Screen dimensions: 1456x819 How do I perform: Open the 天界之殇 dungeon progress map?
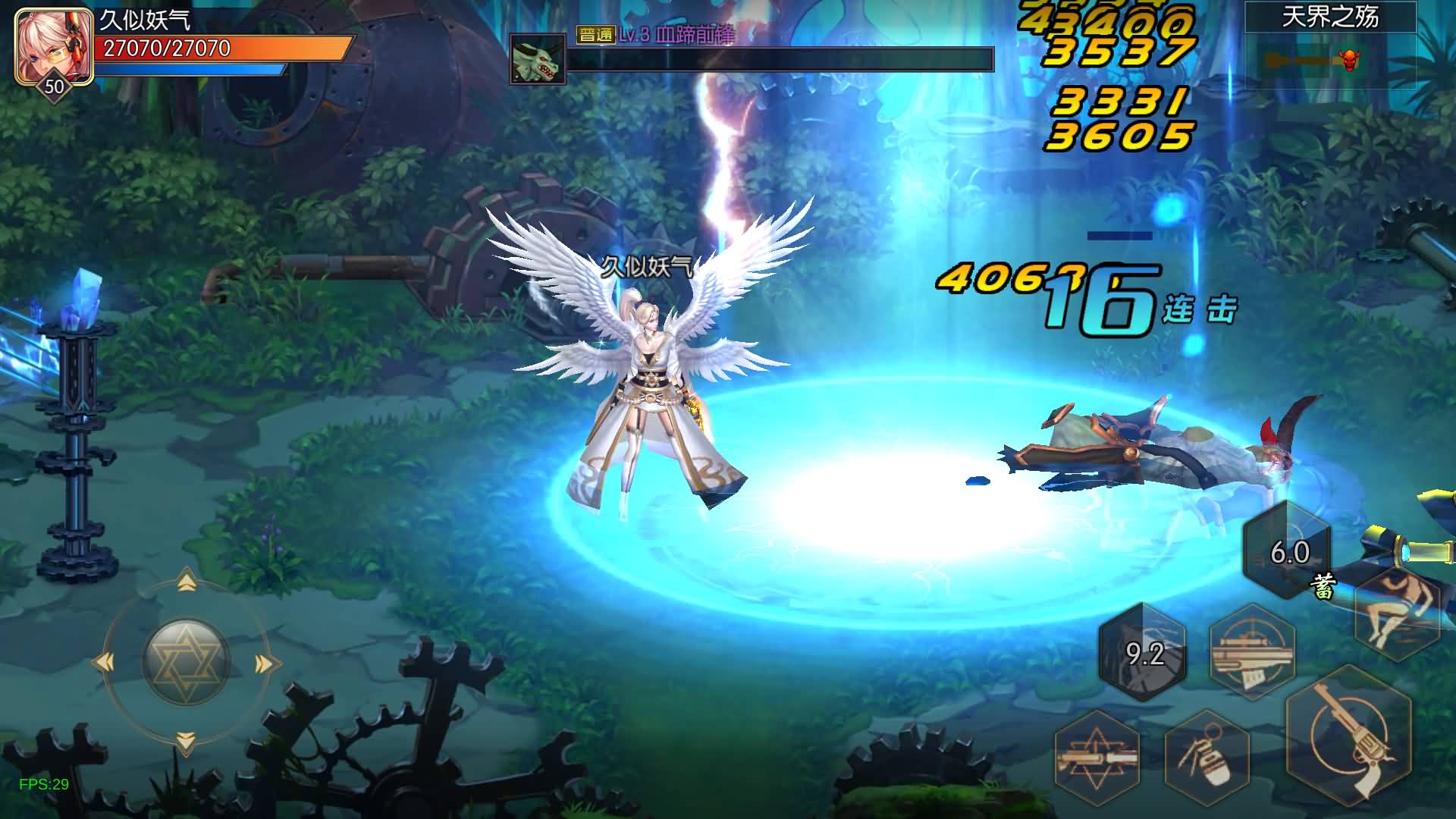pos(1330,47)
